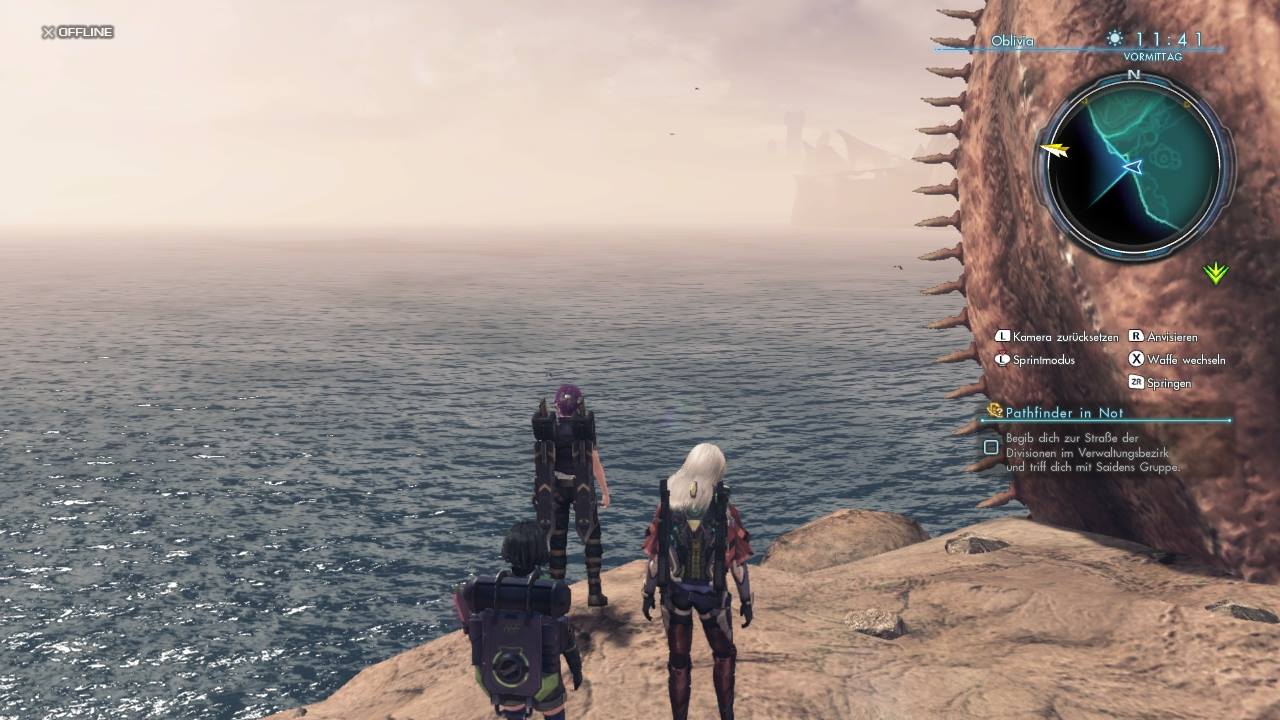Click the green down-arrow marker below minimap
Viewport: 1280px width, 720px height.
pos(1215,272)
